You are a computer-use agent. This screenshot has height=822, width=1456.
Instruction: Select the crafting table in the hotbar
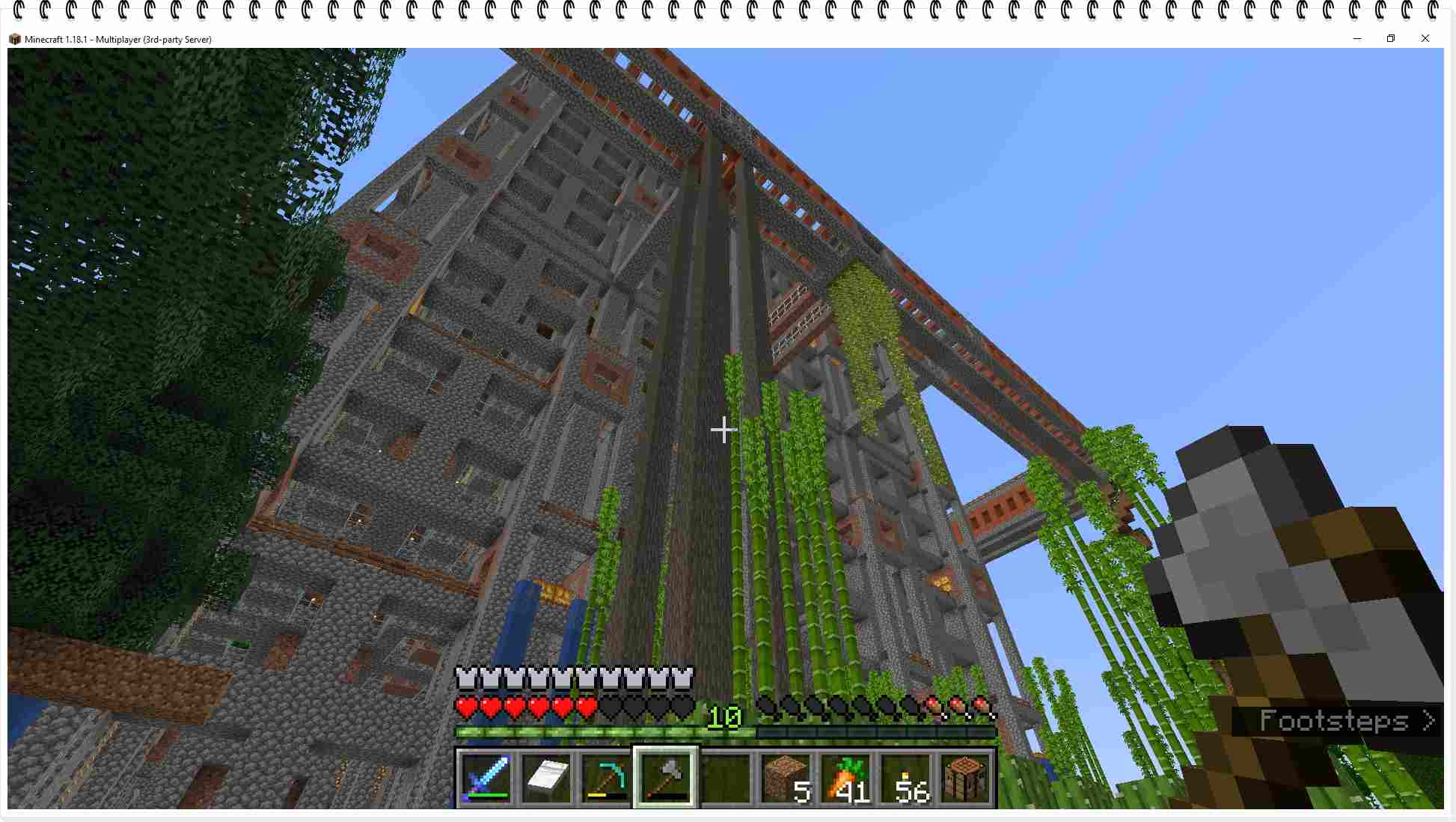[x=964, y=777]
